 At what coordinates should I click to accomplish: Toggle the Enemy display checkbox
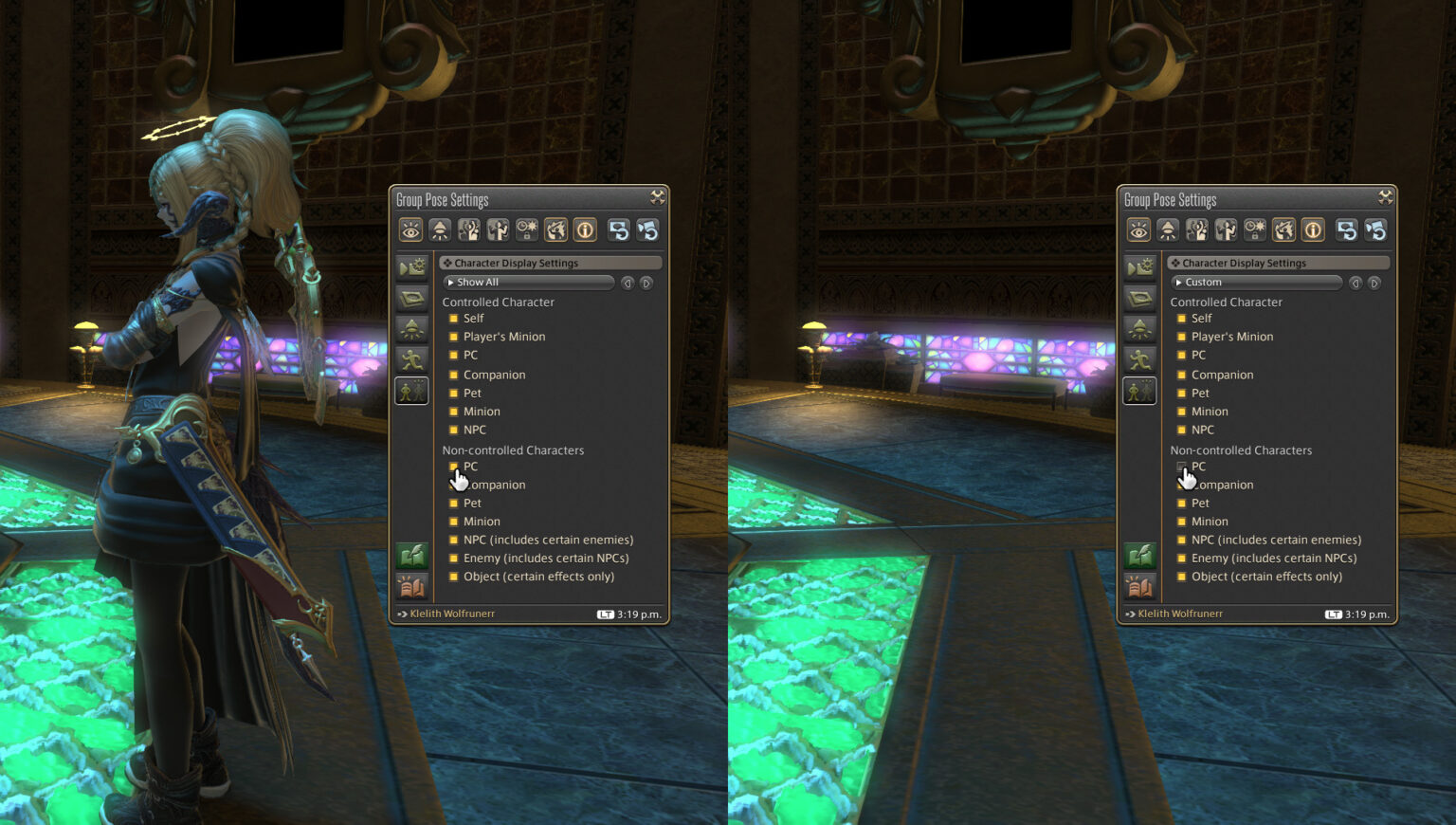pyautogui.click(x=454, y=558)
